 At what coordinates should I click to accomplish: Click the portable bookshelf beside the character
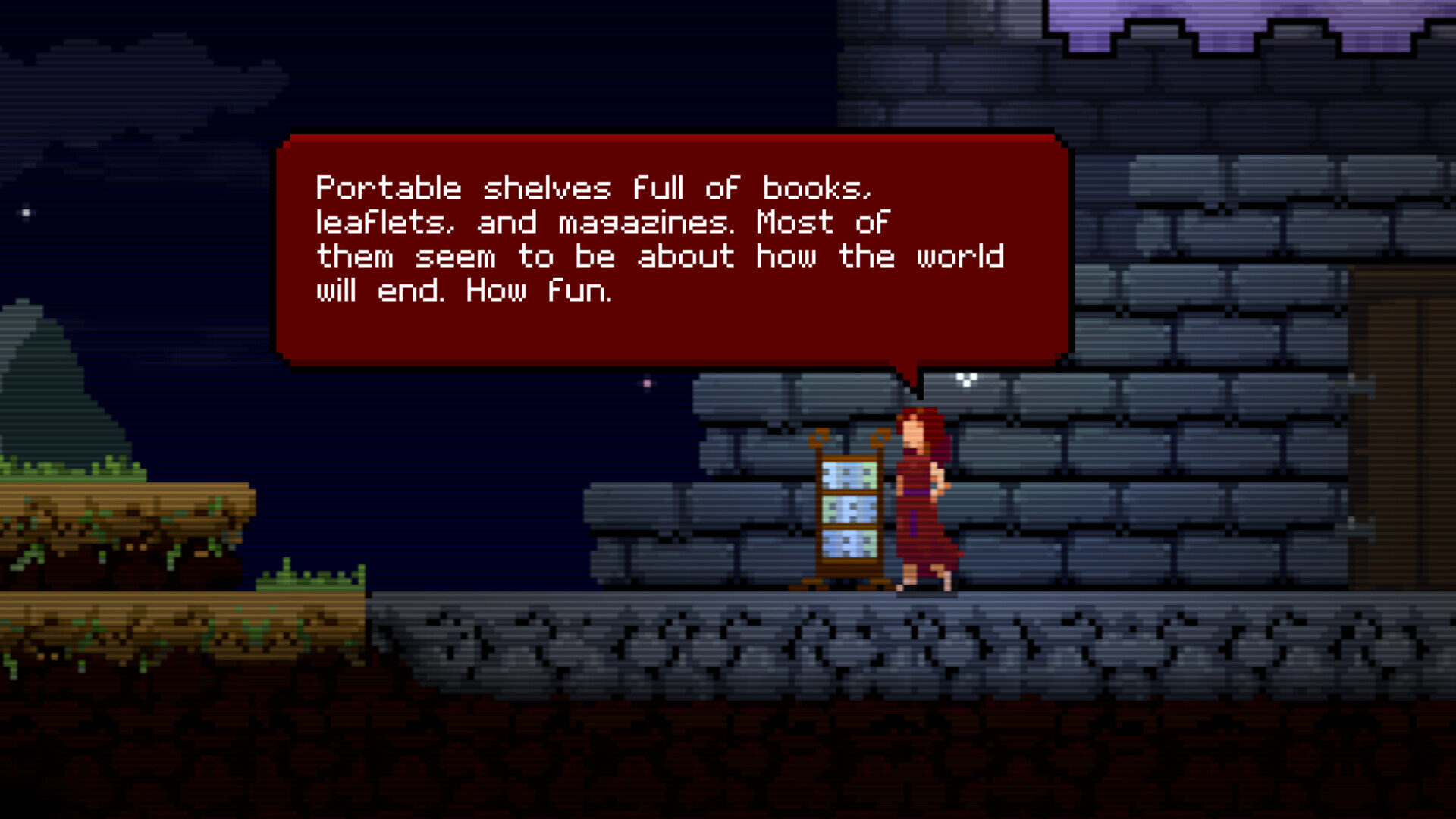point(848,508)
